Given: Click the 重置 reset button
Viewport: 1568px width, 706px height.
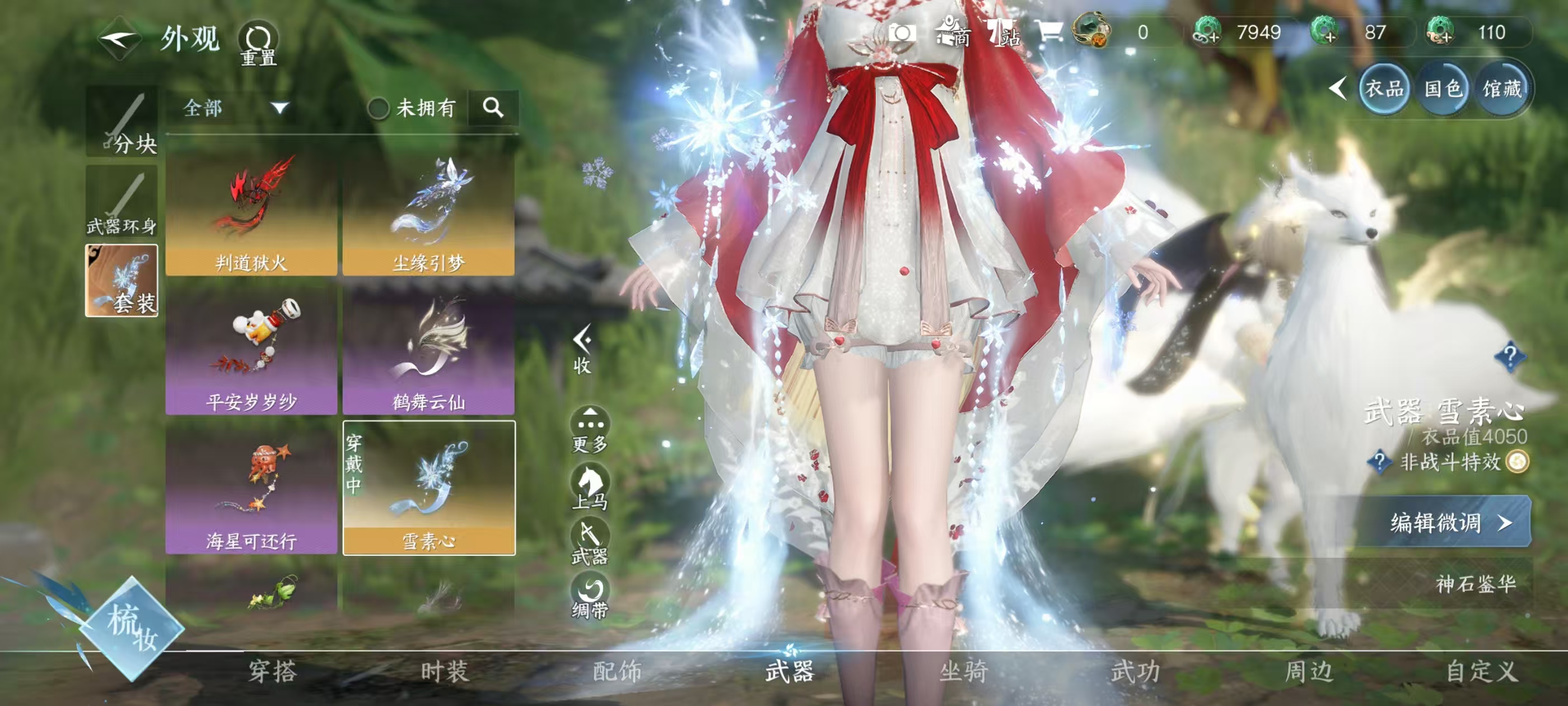Looking at the screenshot, I should 258,43.
